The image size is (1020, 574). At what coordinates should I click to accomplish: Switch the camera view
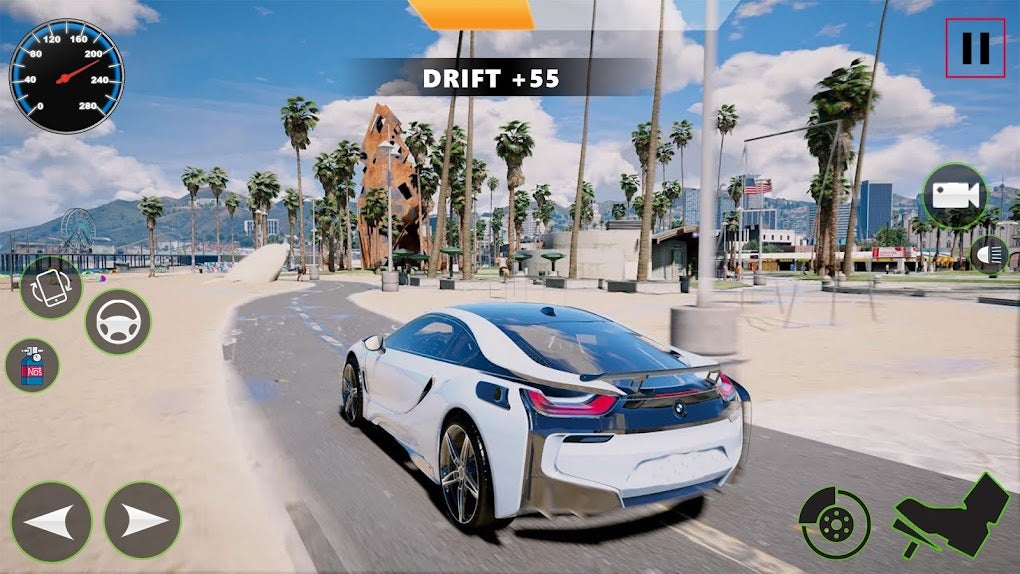tap(954, 194)
